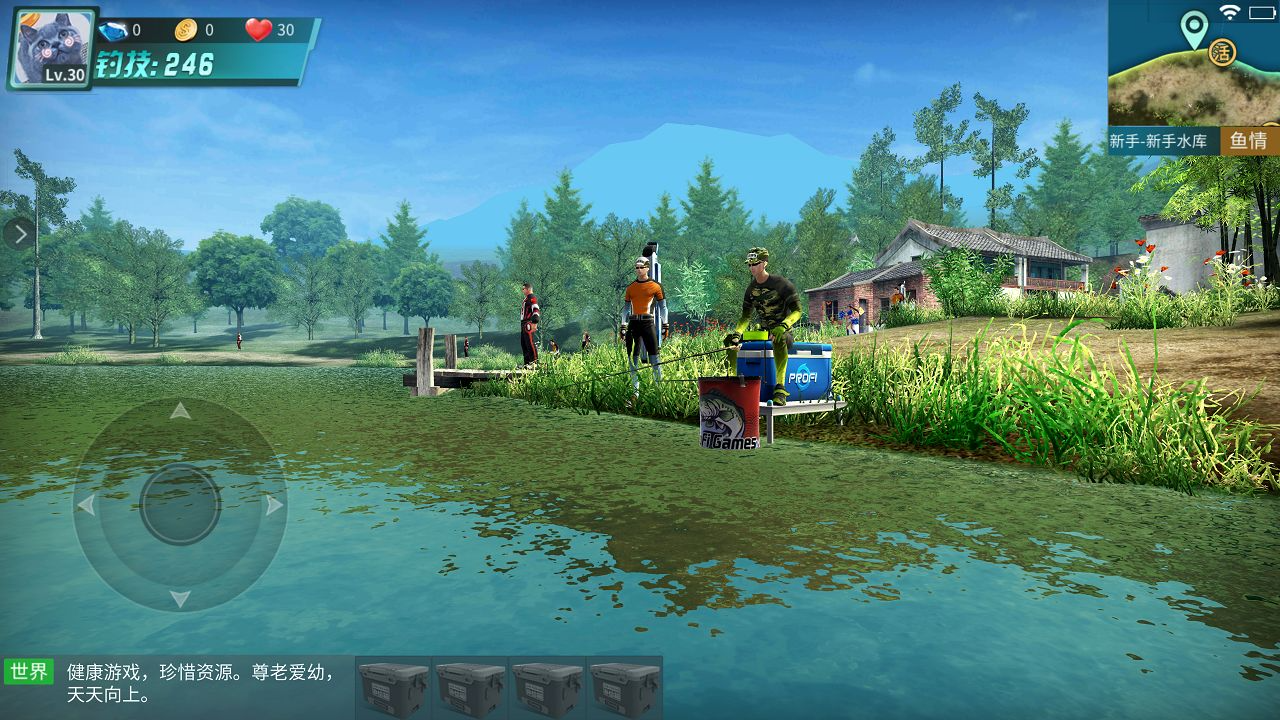Click the gold coin currency icon
1280x720 pixels.
(186, 30)
